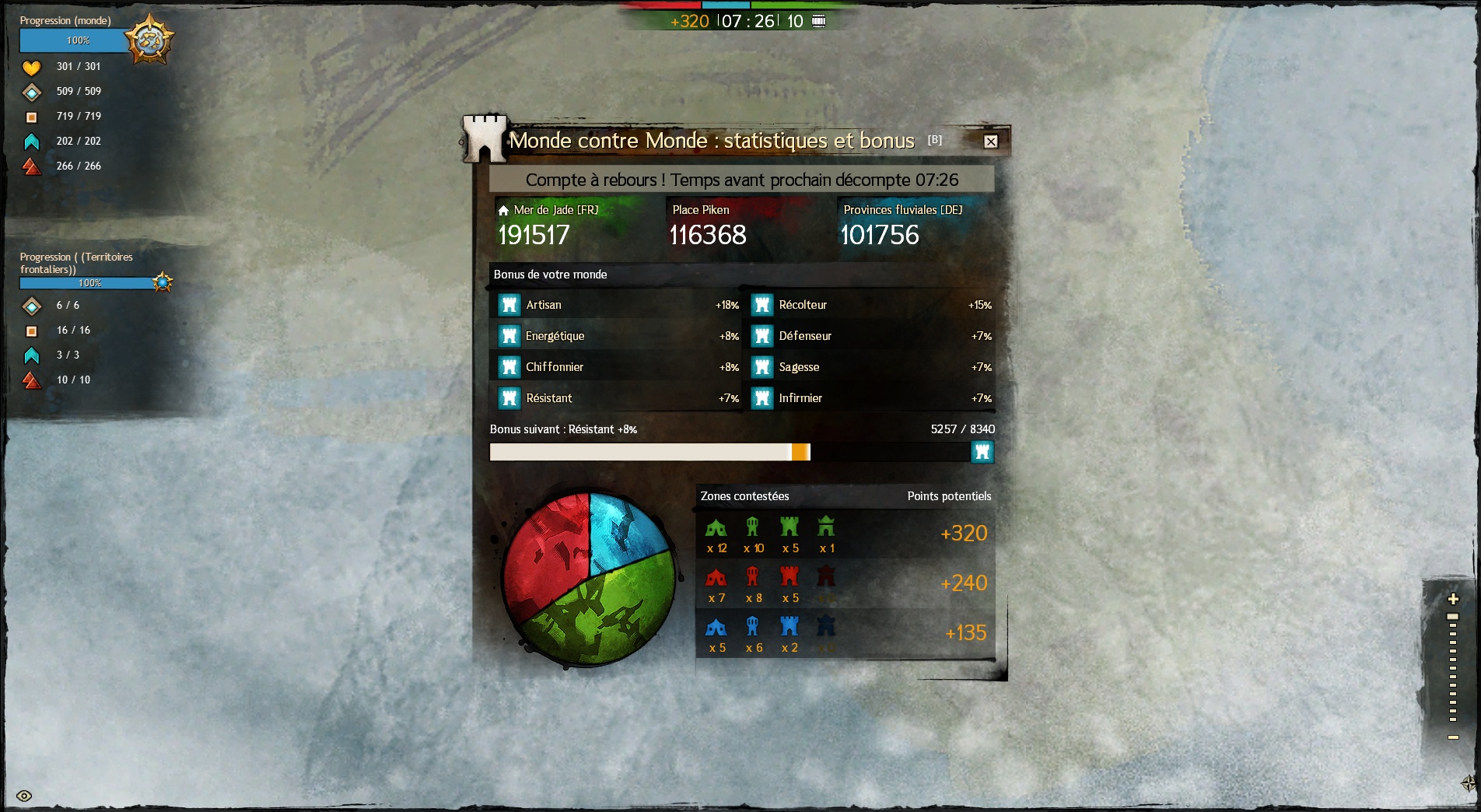Click the plus button on the map zoom
Screen dimensions: 1481x812
tap(1452, 599)
